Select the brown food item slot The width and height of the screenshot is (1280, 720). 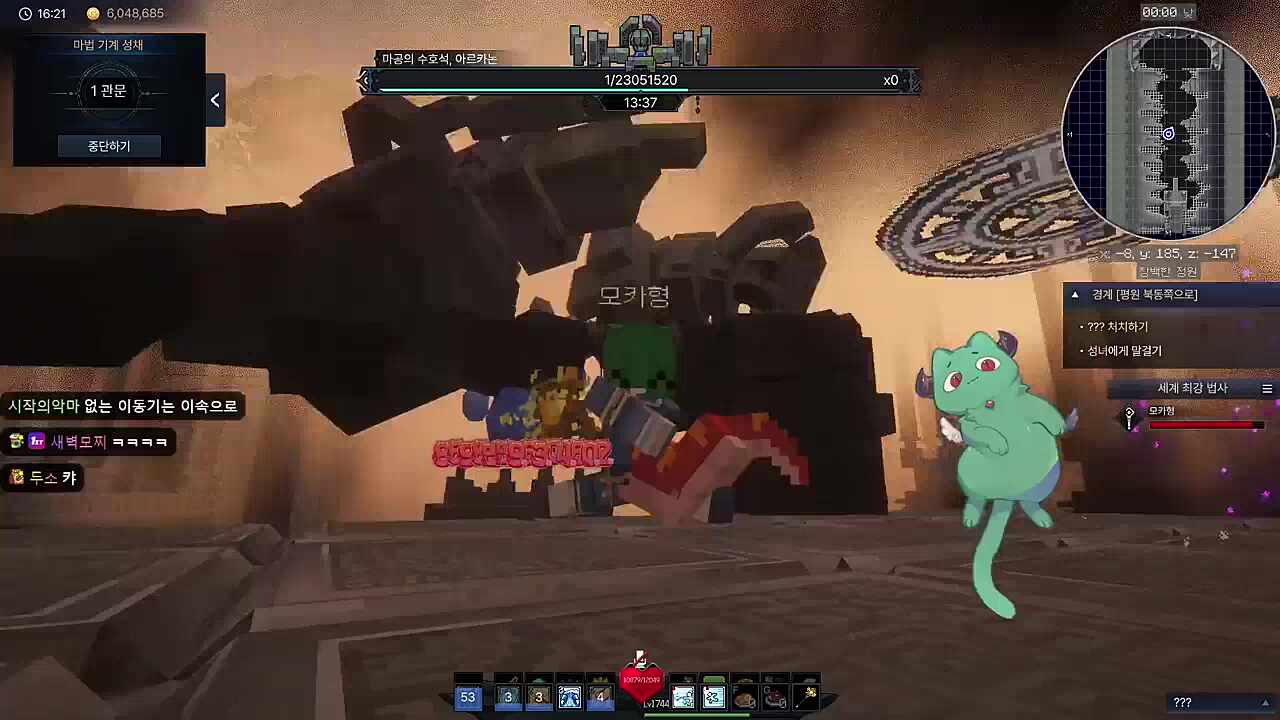744,697
